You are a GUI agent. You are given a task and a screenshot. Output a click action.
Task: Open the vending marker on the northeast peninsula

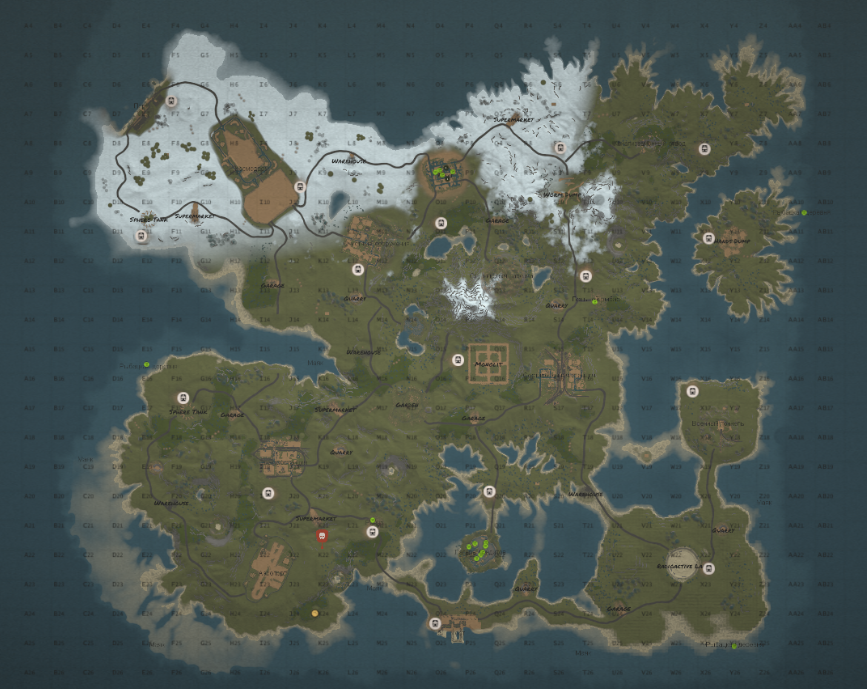coord(703,149)
